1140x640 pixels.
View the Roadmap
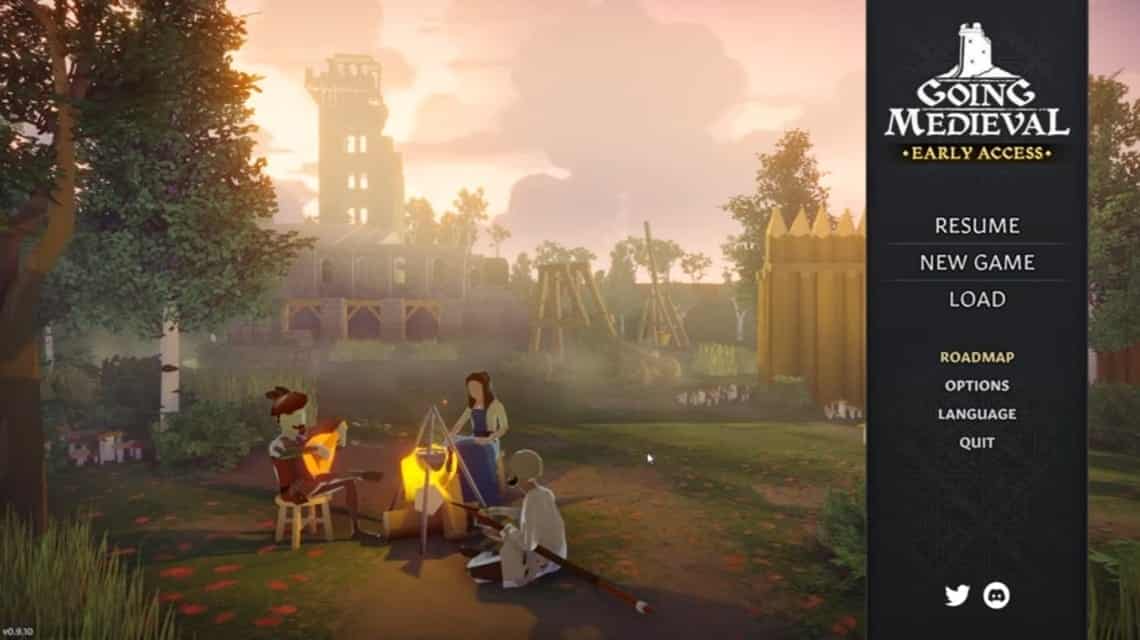(x=977, y=356)
